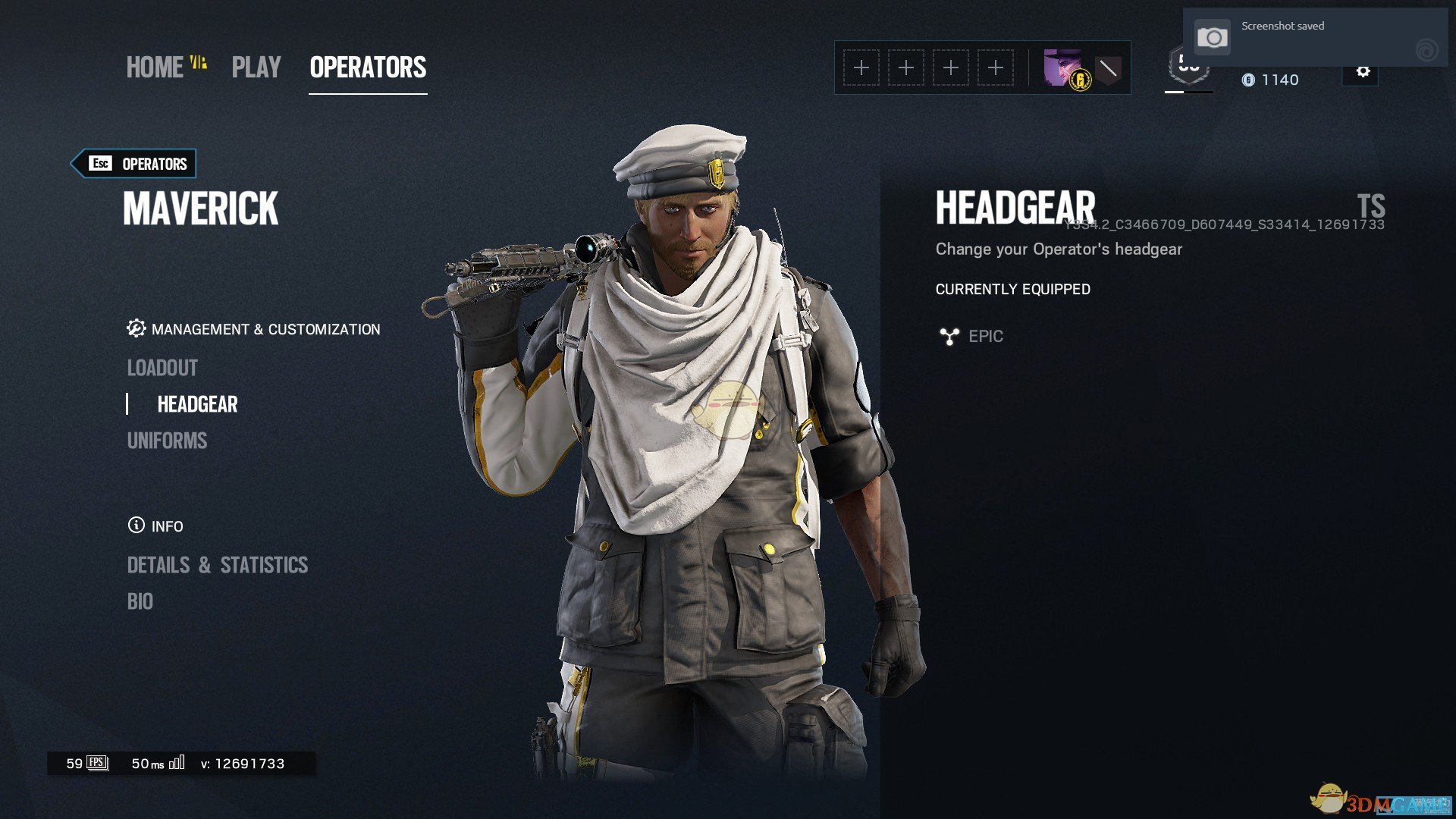This screenshot has height=819, width=1456.
Task: Open the UNIFORMS customization menu
Action: pos(167,441)
